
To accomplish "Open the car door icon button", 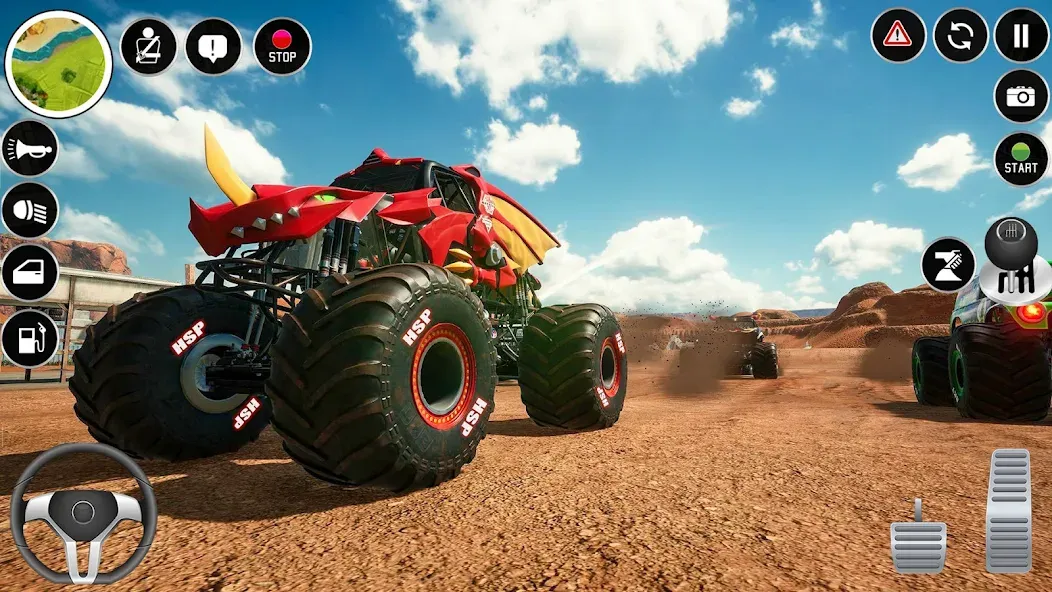I will coord(30,272).
